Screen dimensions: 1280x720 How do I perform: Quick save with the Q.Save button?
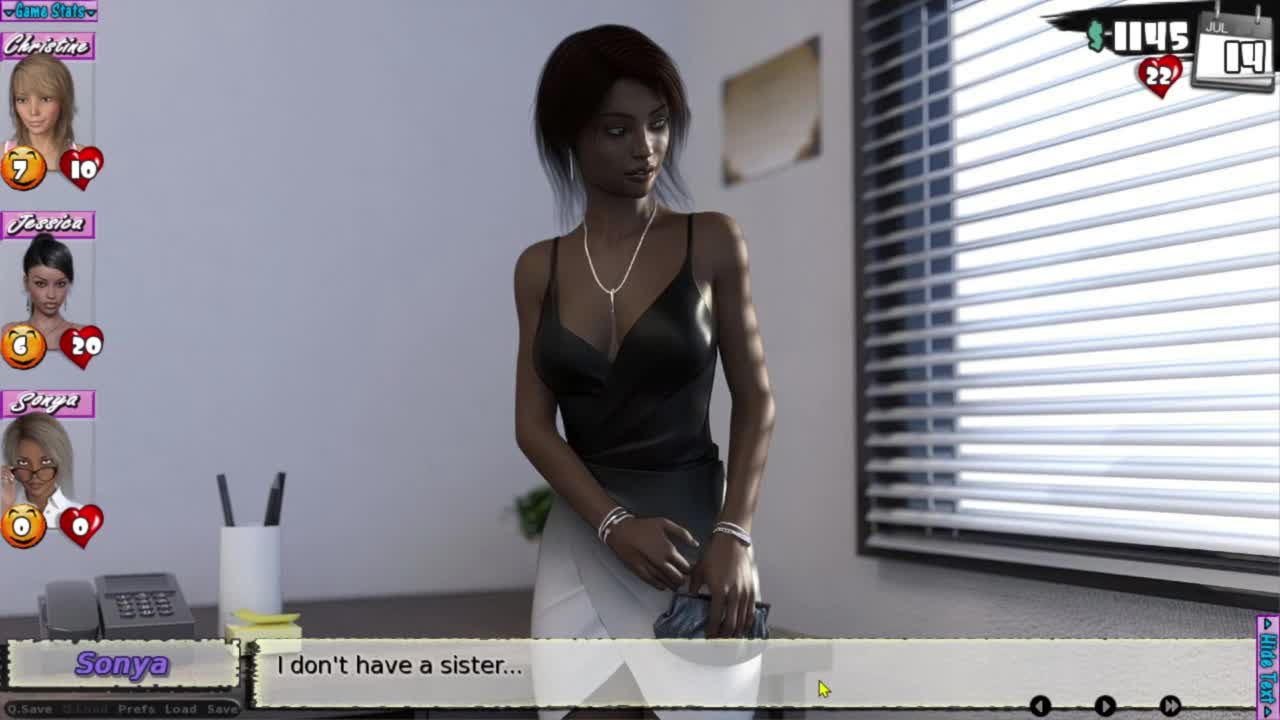tap(29, 709)
